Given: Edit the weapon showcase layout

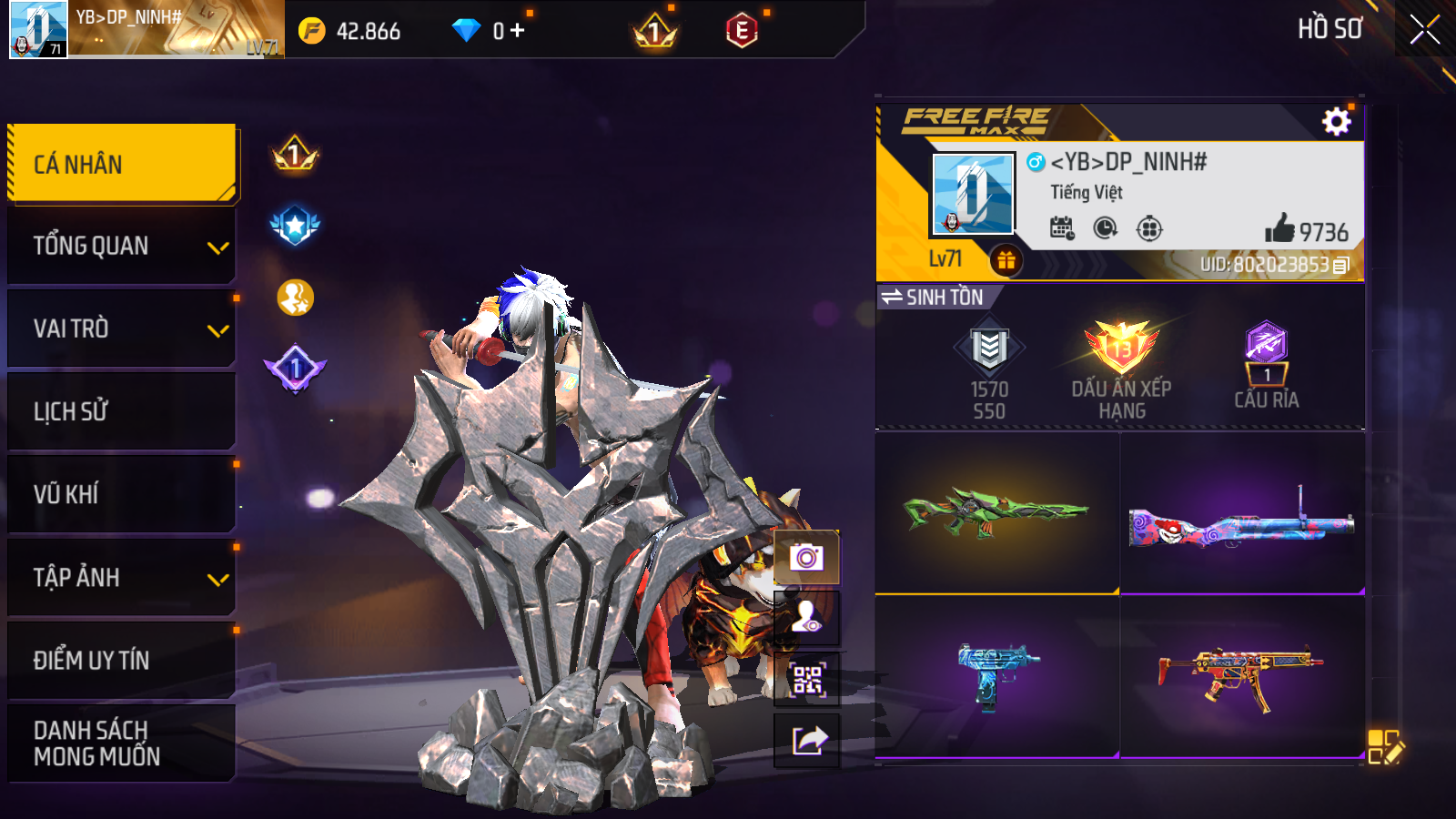Looking at the screenshot, I should click(x=1385, y=746).
